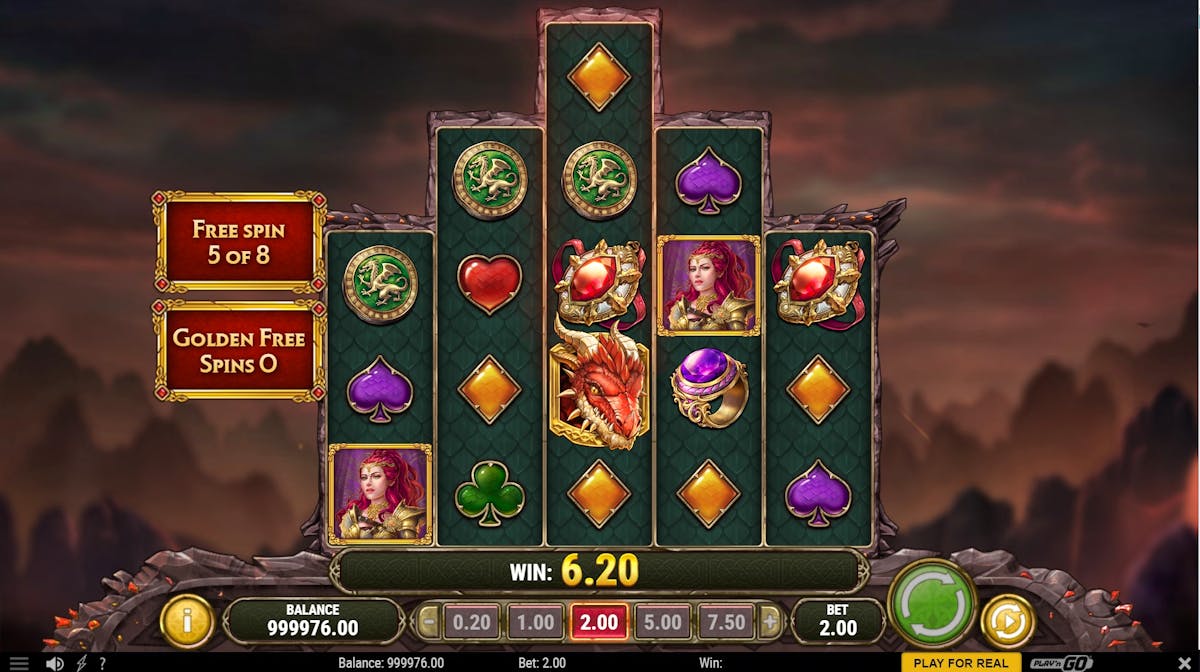Click the Play For Real button

tap(960, 663)
